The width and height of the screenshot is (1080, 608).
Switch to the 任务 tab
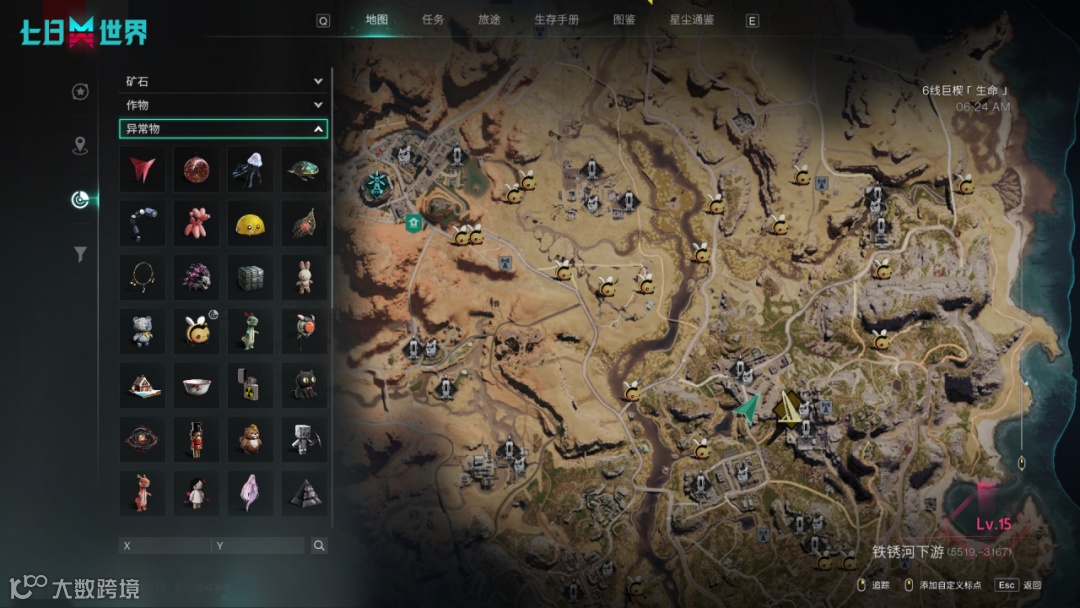pyautogui.click(x=433, y=19)
